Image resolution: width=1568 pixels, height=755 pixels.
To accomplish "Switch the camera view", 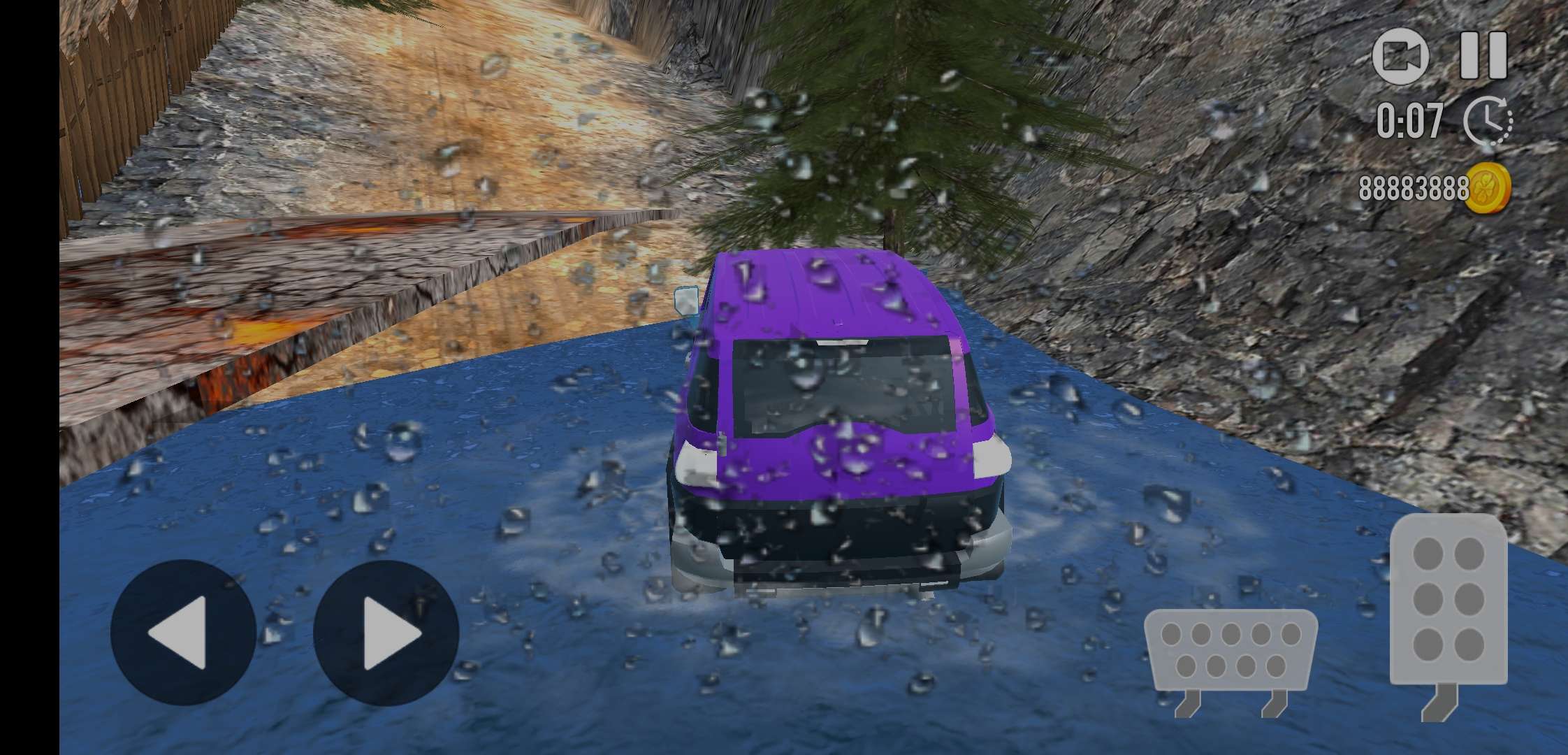I will (1400, 57).
